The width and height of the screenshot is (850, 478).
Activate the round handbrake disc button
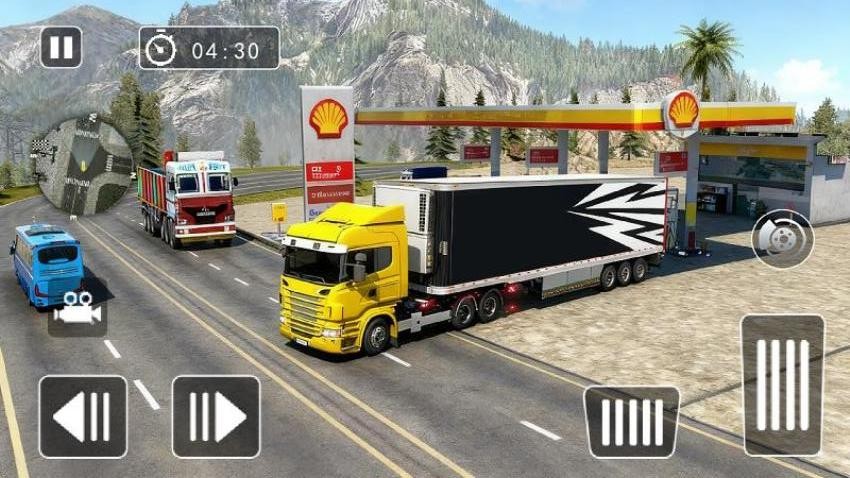click(782, 239)
